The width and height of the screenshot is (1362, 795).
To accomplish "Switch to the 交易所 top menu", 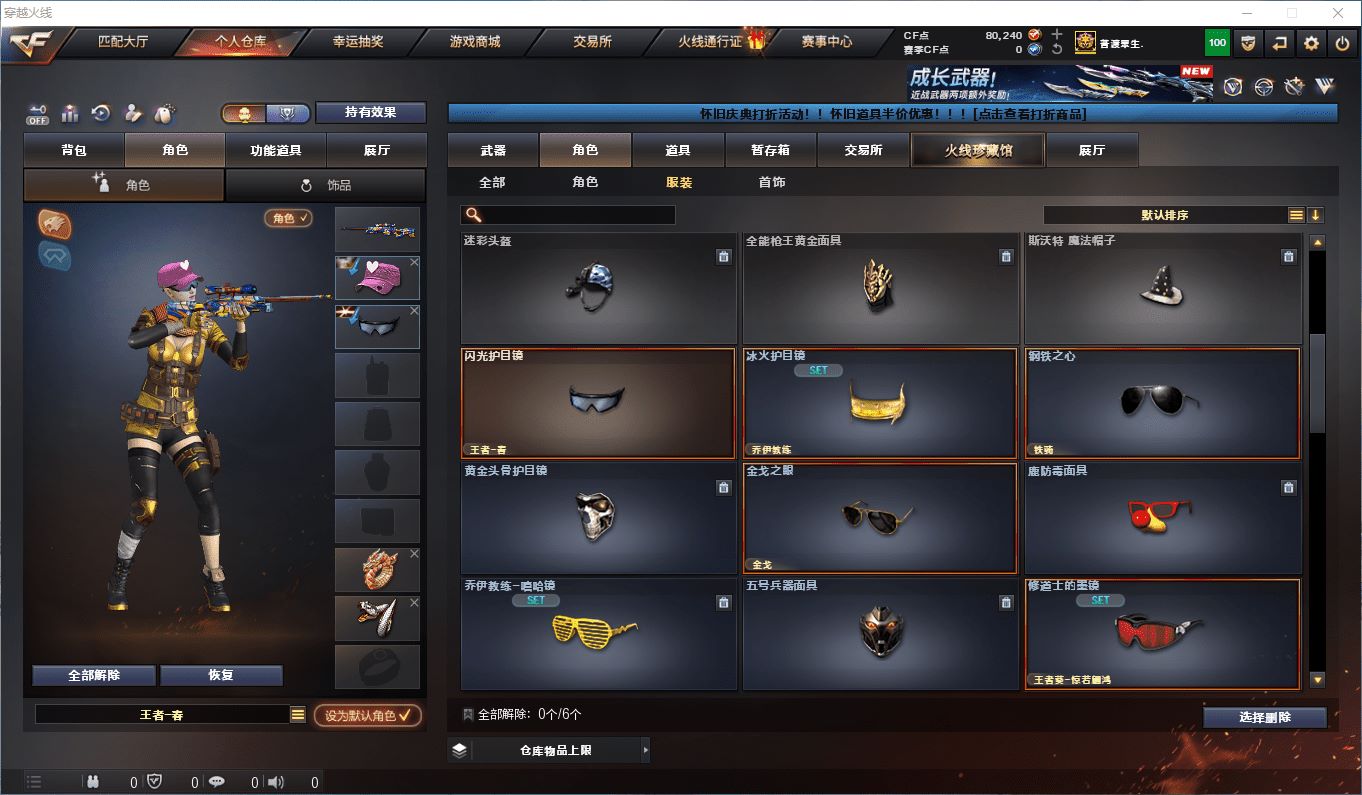I will [x=592, y=42].
